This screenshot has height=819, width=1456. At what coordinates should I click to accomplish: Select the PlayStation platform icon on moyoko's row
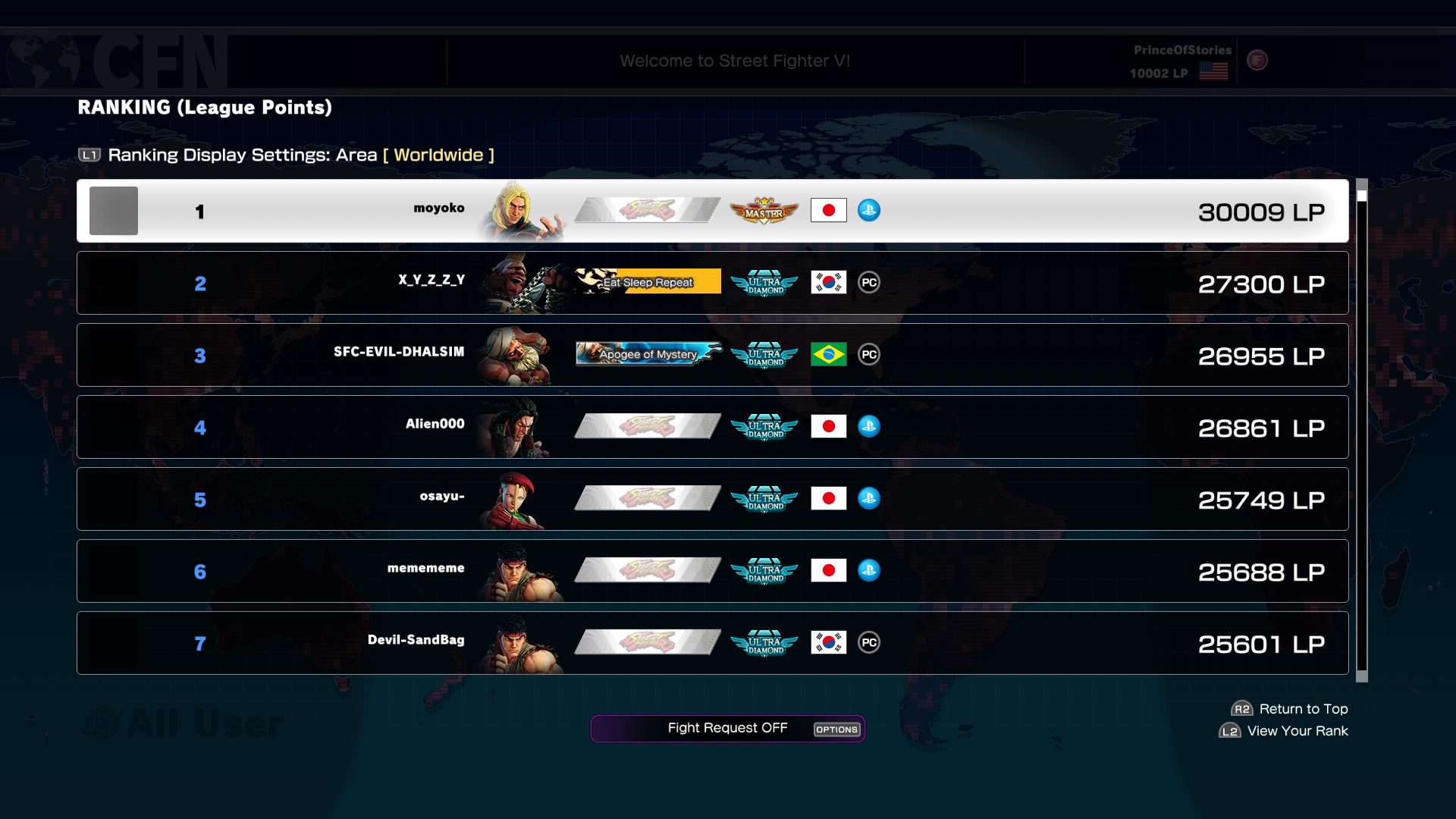[871, 211]
